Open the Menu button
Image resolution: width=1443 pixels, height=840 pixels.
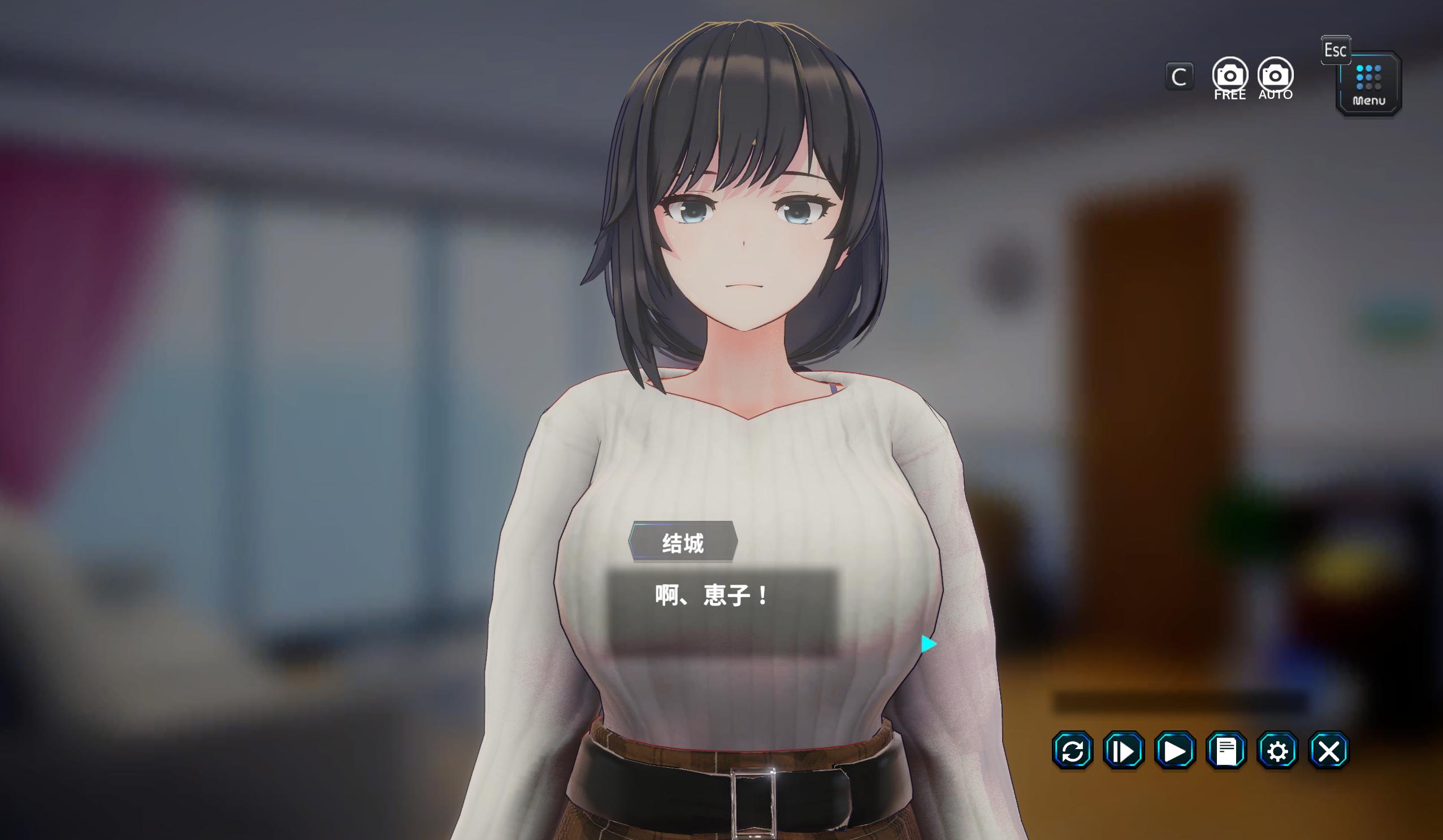pos(1368,84)
